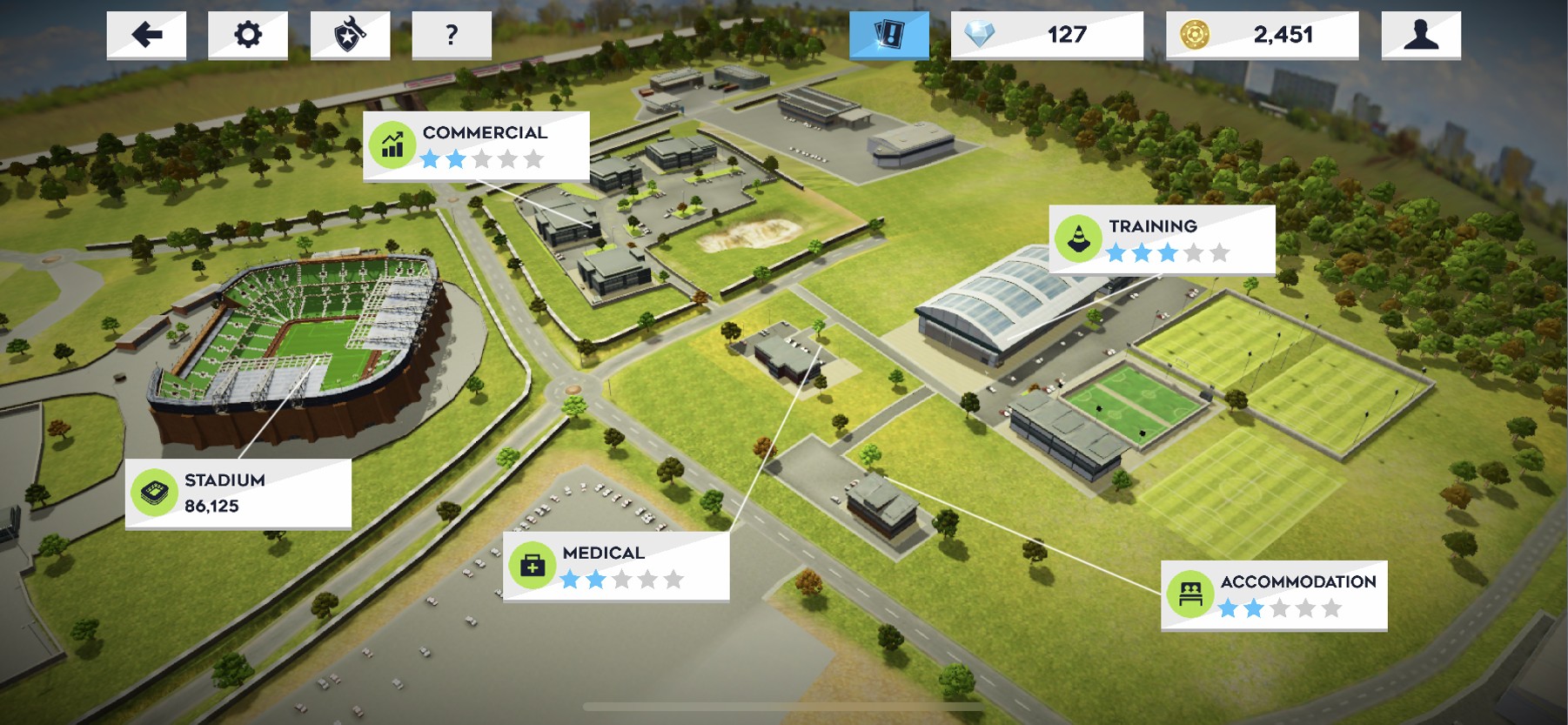Image resolution: width=1568 pixels, height=725 pixels.
Task: Open the Training facility panel
Action: pyautogui.click(x=1162, y=239)
